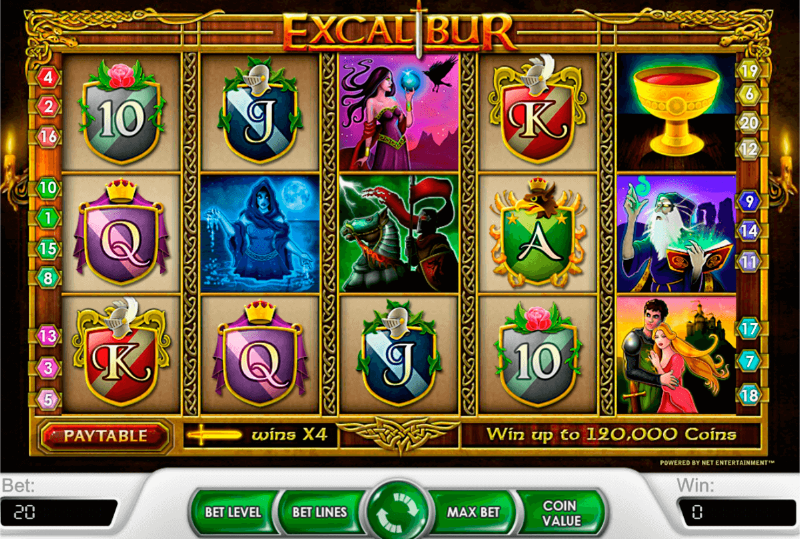Image resolution: width=800 pixels, height=539 pixels.
Task: Open the Paytable
Action: (105, 436)
